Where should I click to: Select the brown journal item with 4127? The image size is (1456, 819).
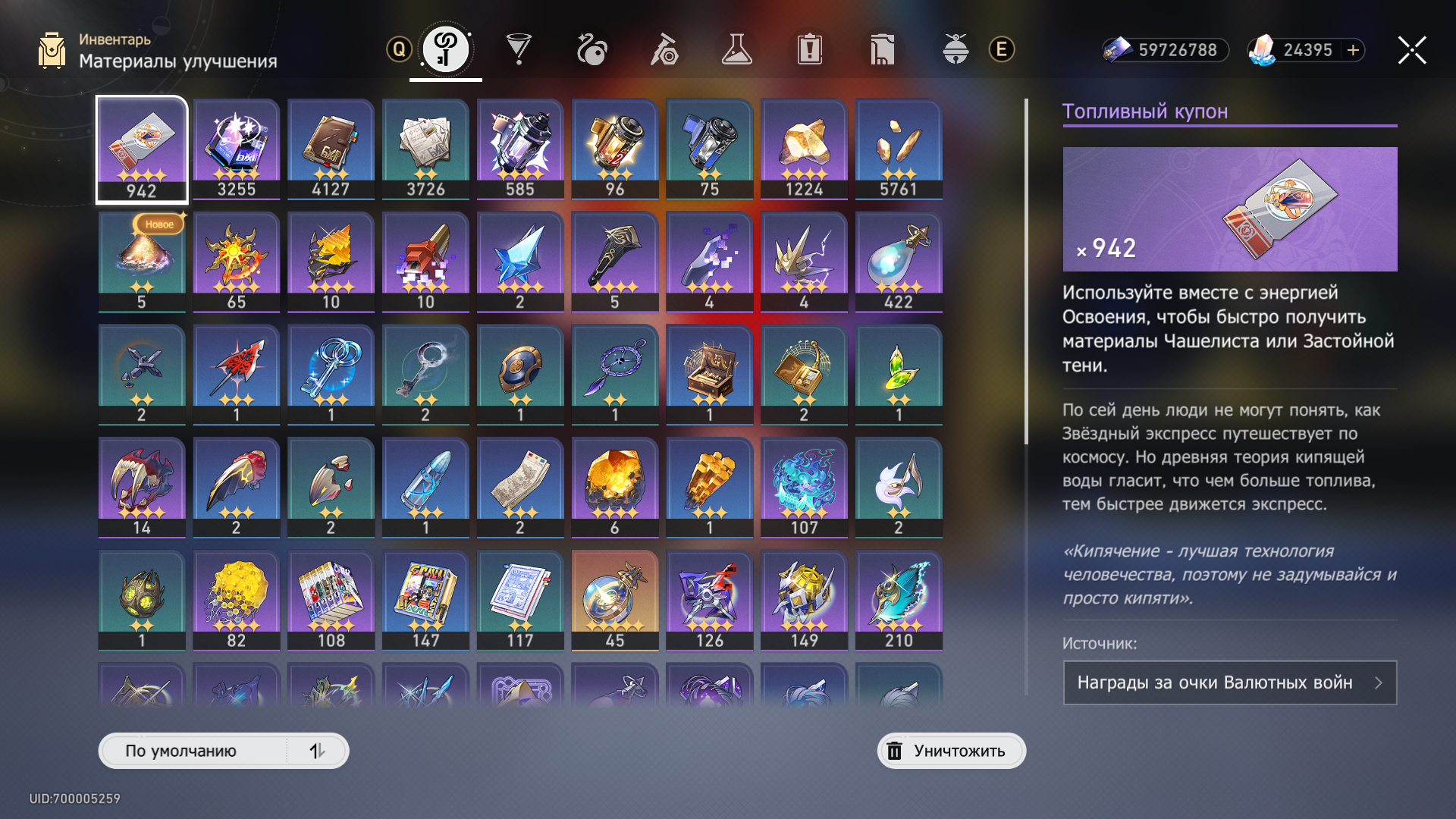331,149
